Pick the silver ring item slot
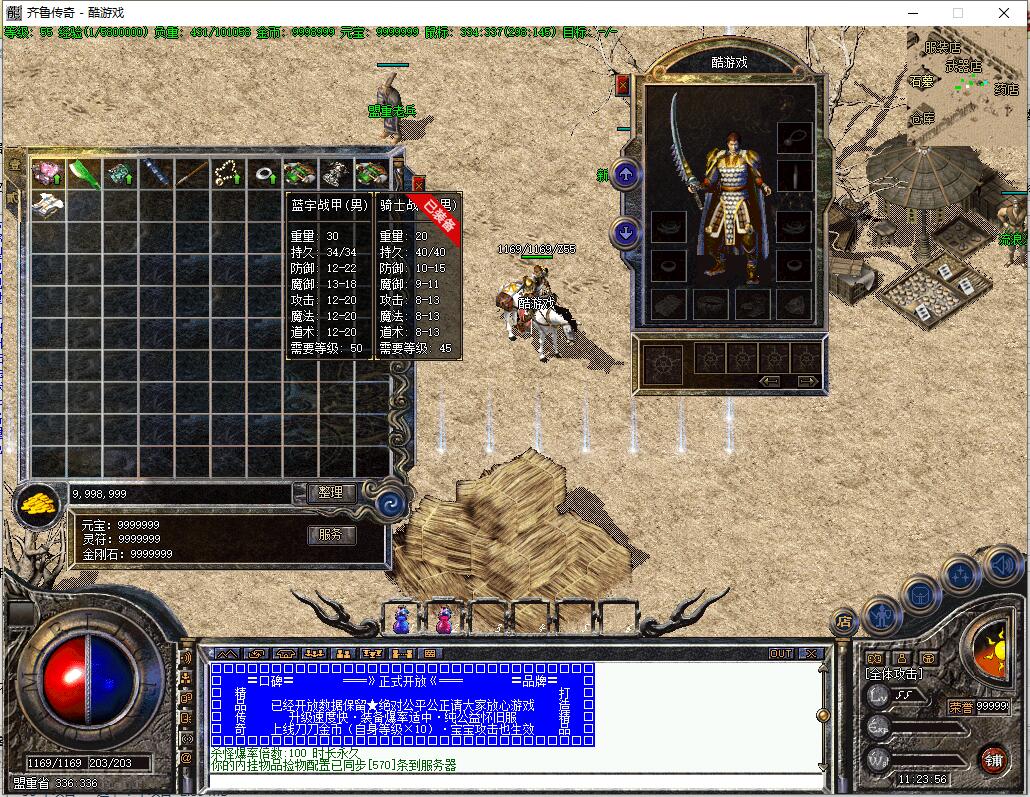The image size is (1030, 797). [x=264, y=173]
